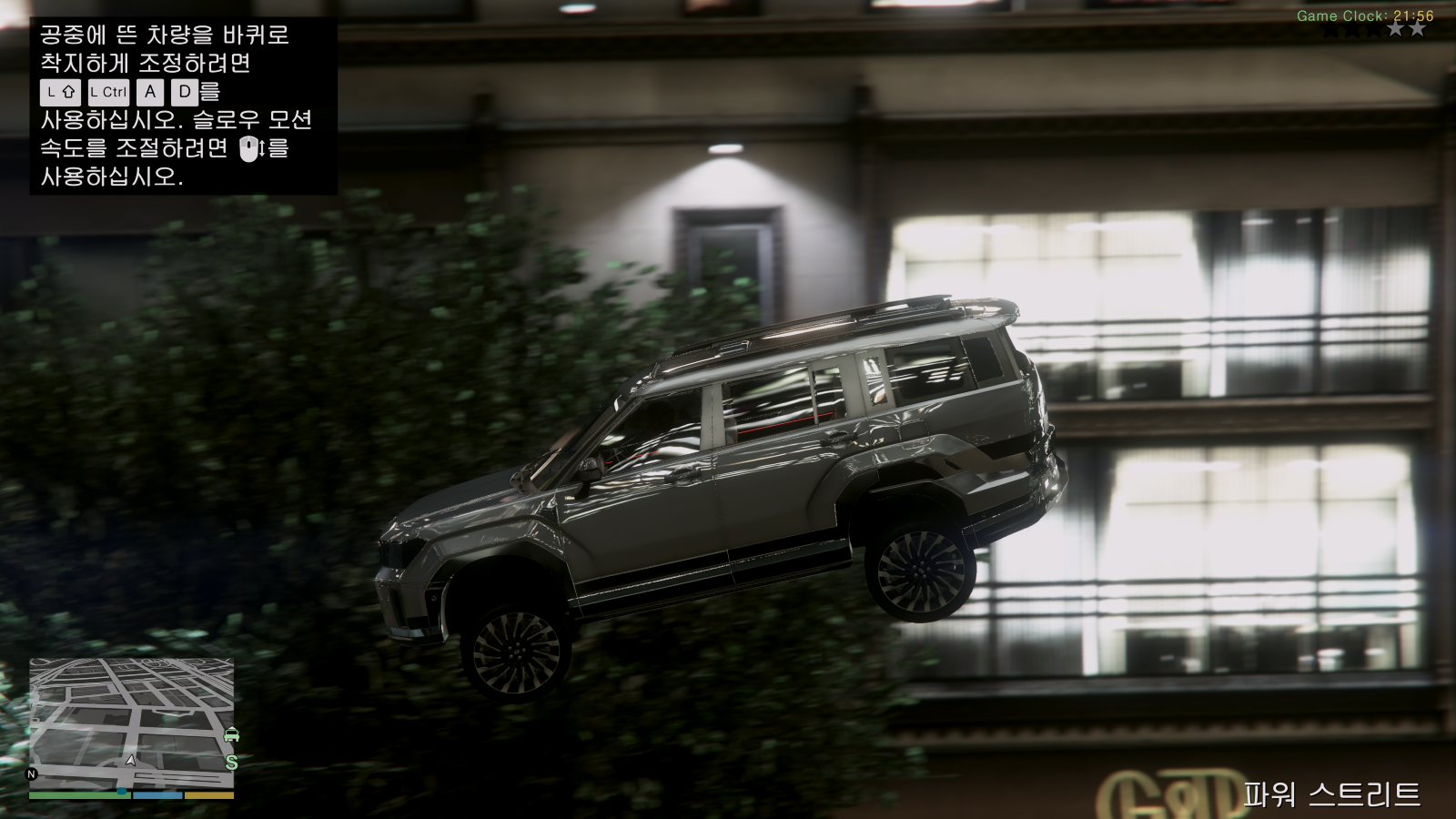Click the L Ctrl key icon in tutorial box
The image size is (1456, 819).
click(x=108, y=92)
